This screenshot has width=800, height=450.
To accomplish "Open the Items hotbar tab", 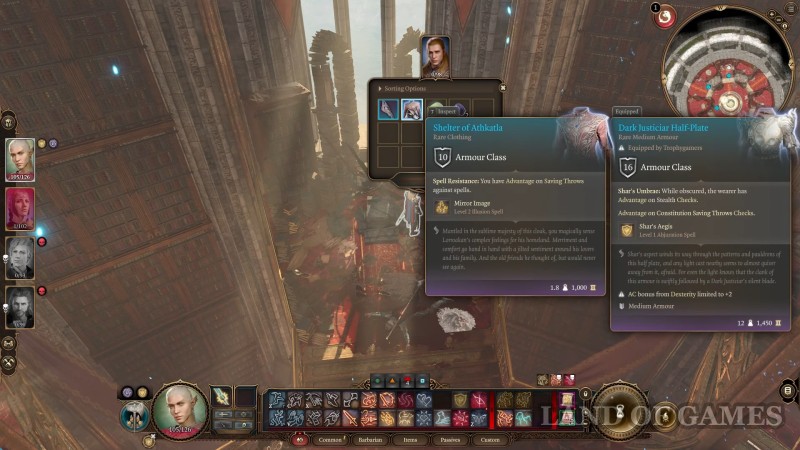I will coord(412,439).
